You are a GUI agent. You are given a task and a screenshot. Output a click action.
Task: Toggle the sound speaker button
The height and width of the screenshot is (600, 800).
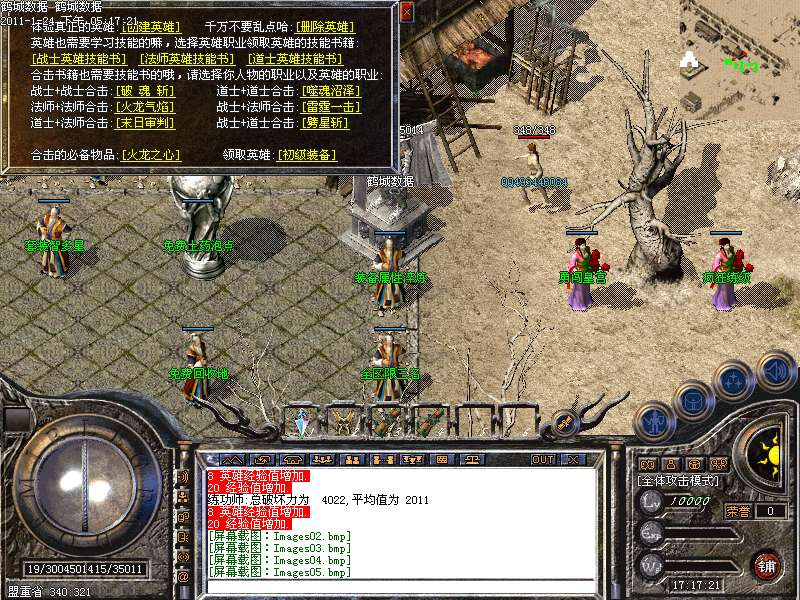pos(775,369)
